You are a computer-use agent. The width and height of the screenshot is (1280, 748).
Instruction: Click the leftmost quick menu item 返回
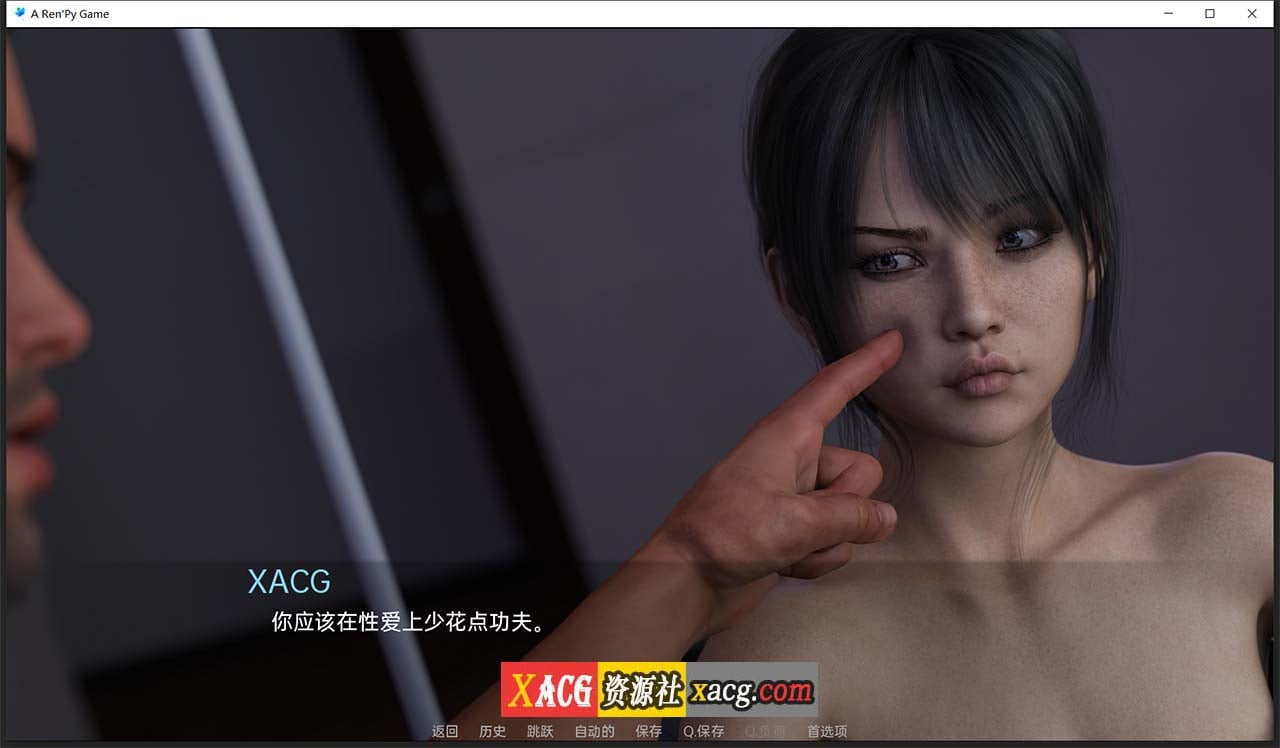(x=443, y=731)
